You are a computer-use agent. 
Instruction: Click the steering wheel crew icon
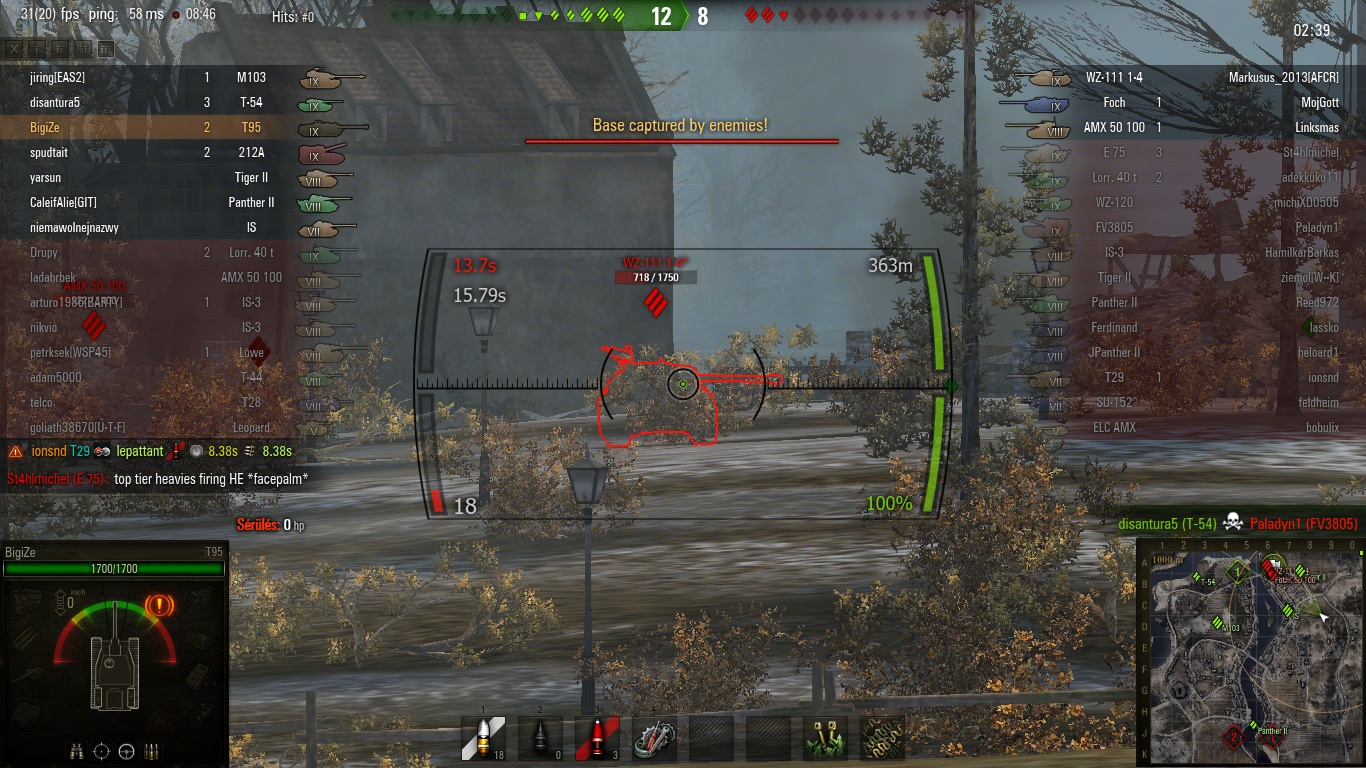(127, 751)
